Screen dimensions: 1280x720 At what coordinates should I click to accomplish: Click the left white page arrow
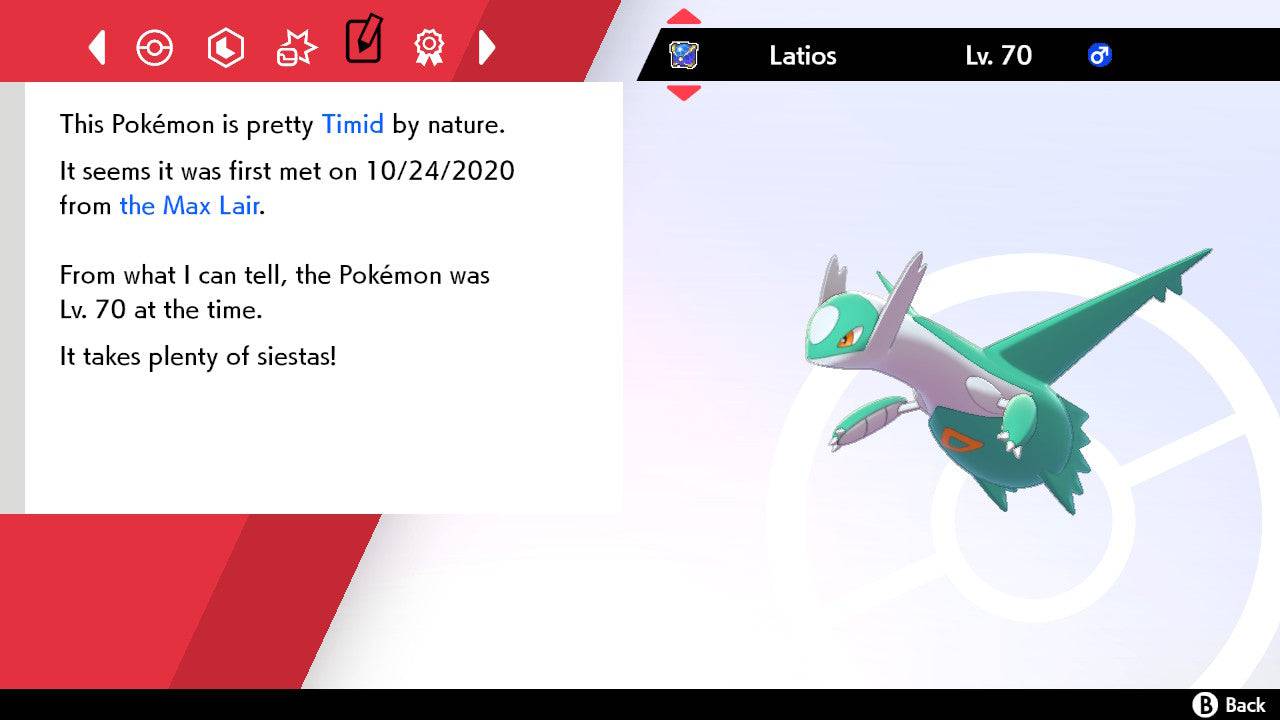pos(96,46)
